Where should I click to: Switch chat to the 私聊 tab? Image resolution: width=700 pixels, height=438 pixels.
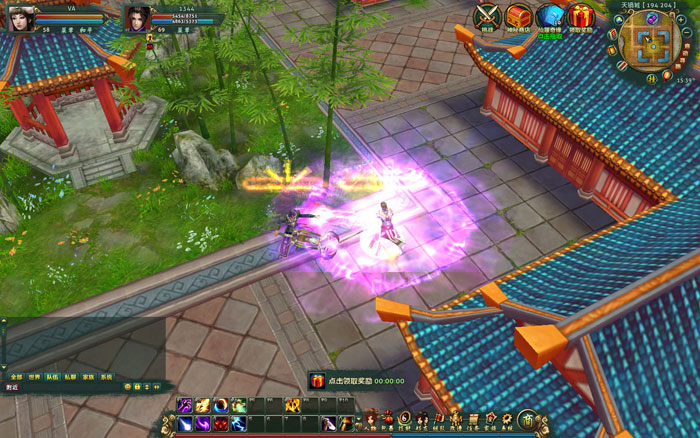click(x=70, y=377)
